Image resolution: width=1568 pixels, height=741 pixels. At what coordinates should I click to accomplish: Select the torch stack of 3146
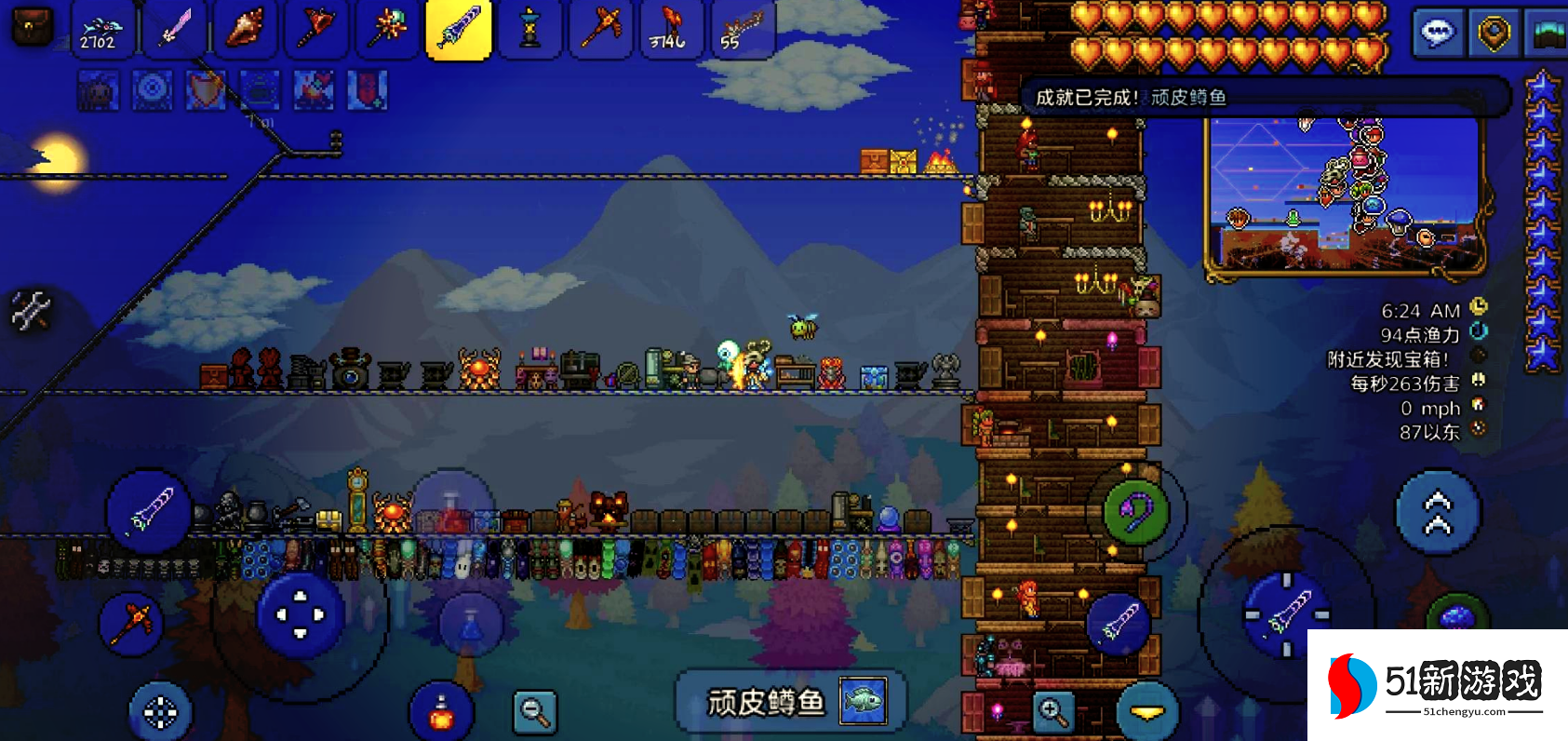(x=670, y=29)
